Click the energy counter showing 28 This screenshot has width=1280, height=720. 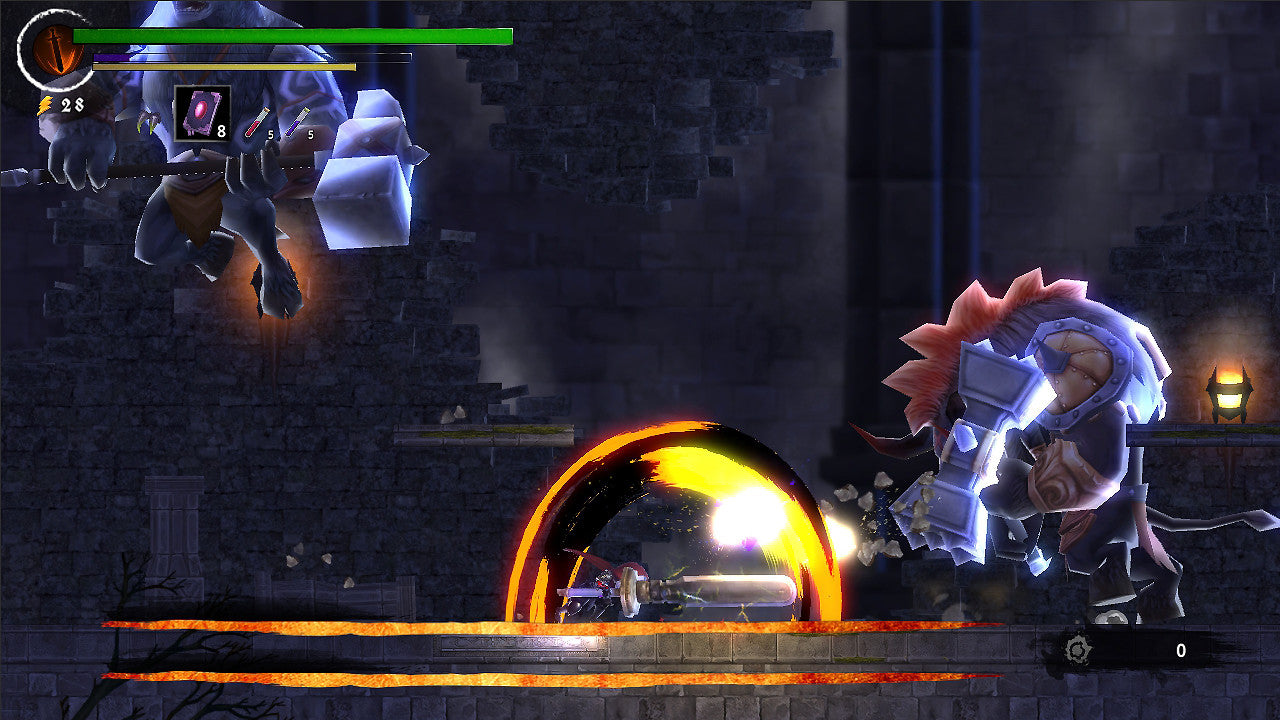[71, 103]
